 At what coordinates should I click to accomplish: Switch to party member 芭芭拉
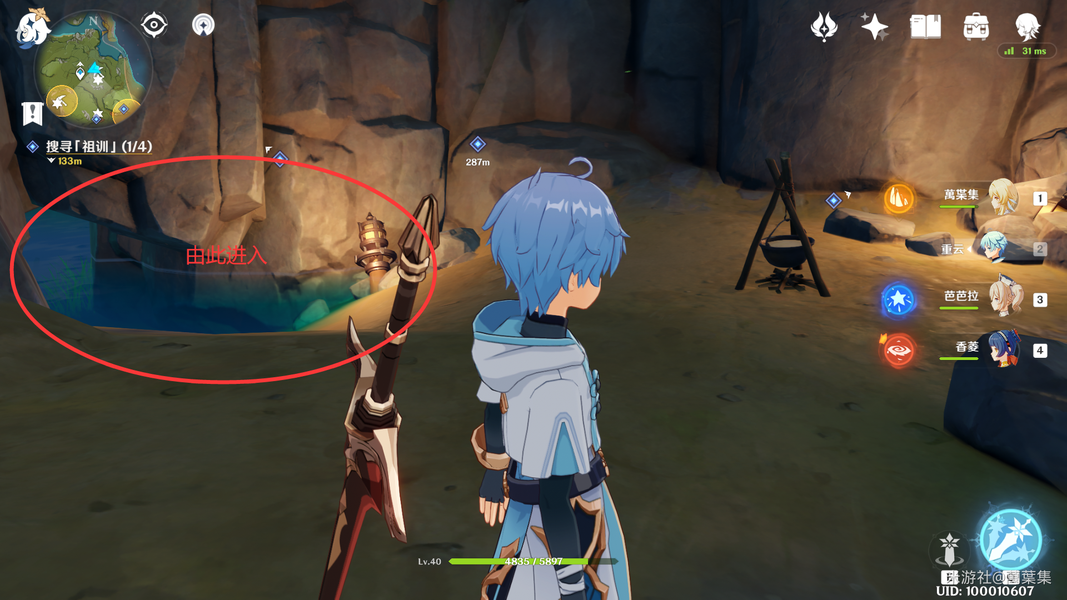click(x=1001, y=299)
